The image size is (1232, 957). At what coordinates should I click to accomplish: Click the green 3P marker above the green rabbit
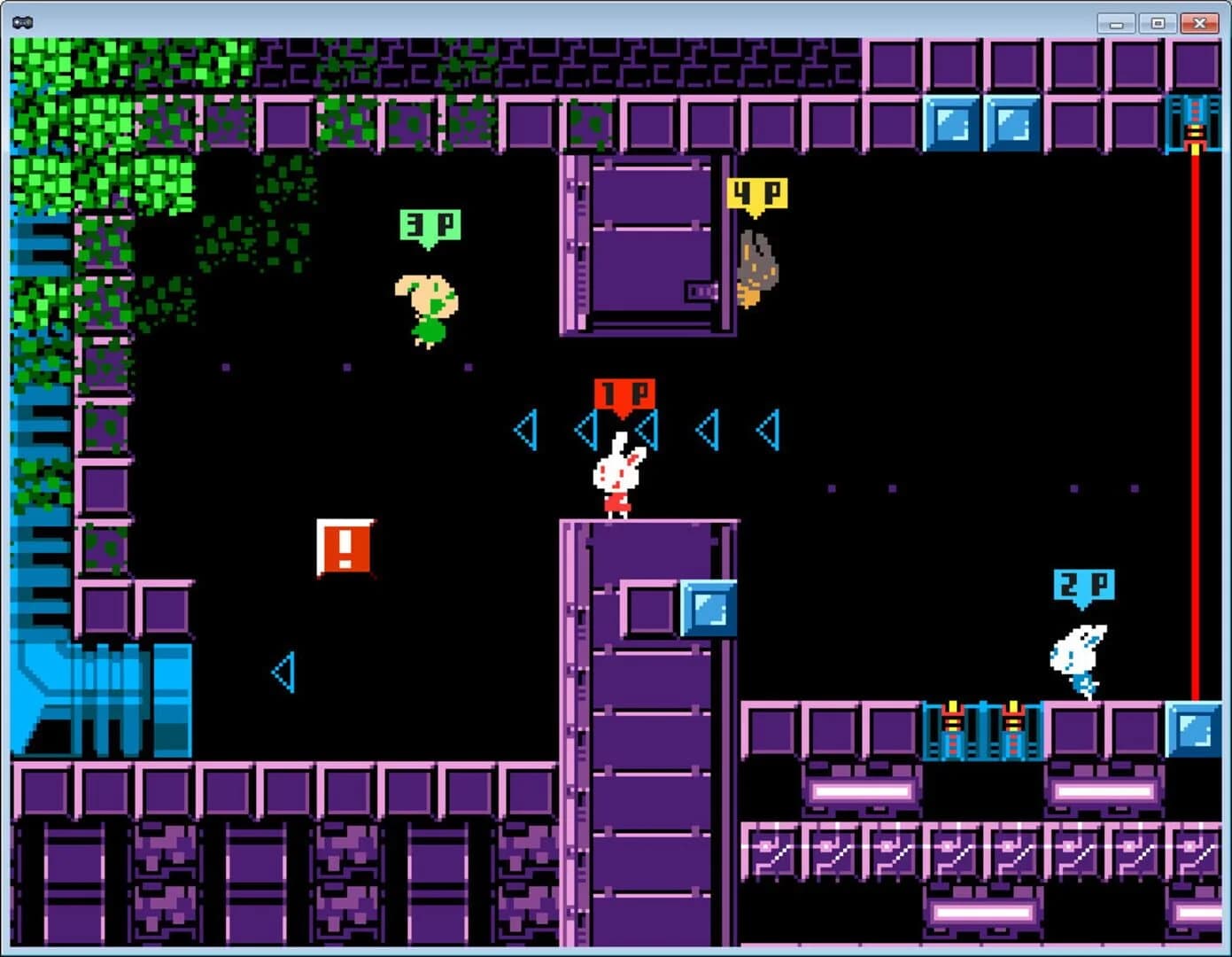[x=430, y=224]
